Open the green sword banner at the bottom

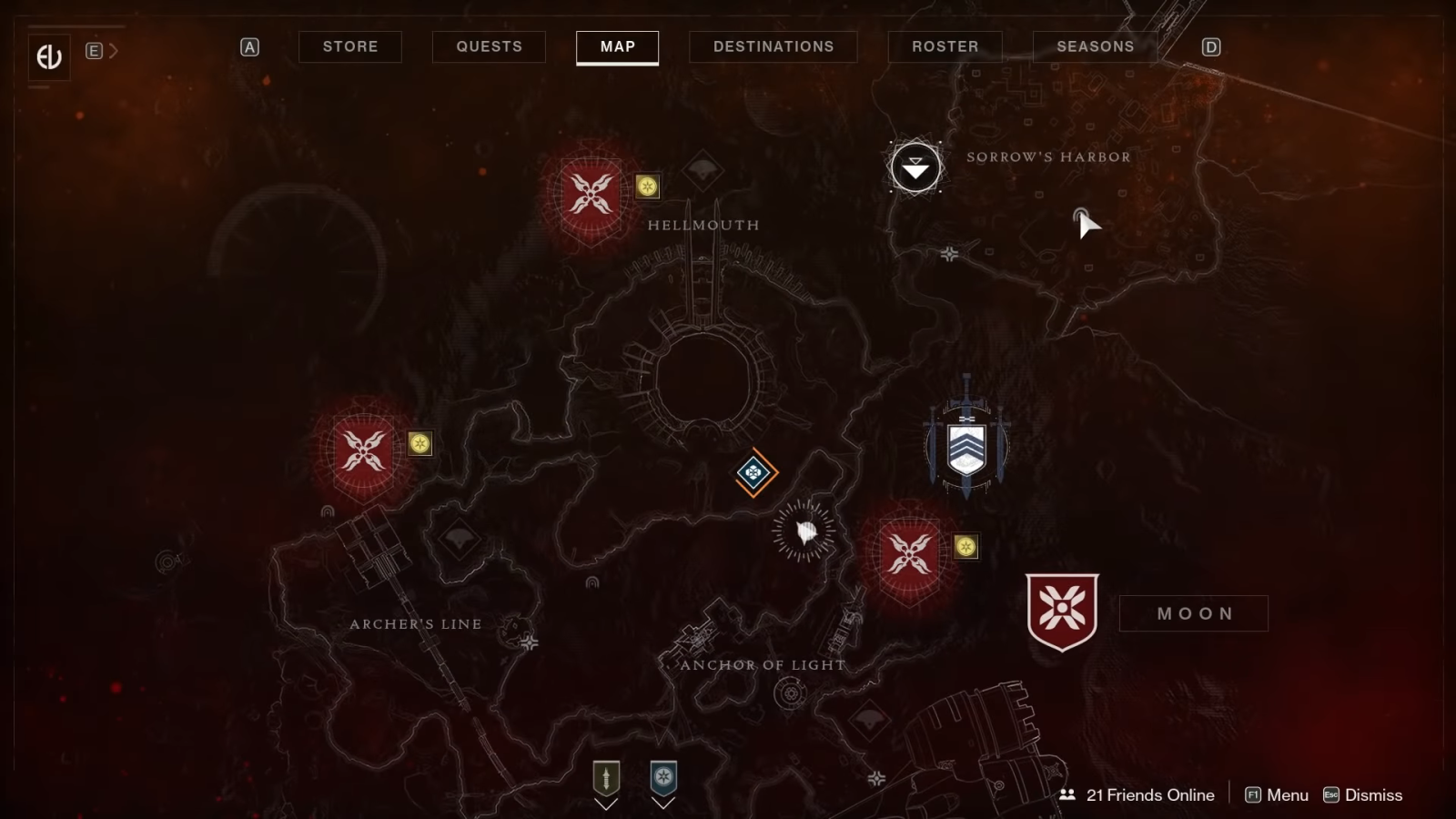point(606,779)
